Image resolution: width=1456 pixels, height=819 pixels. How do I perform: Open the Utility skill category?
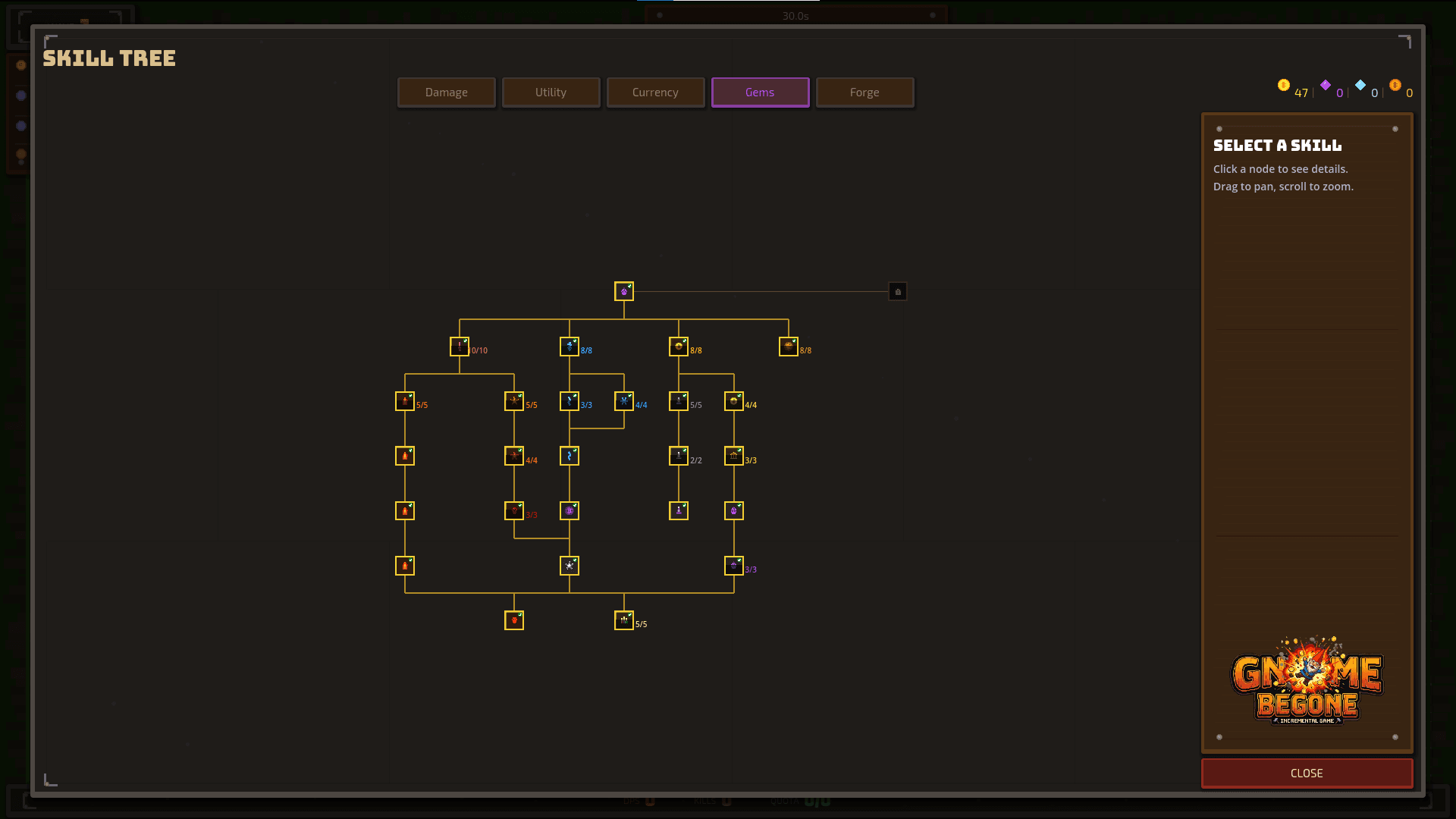coord(551,92)
